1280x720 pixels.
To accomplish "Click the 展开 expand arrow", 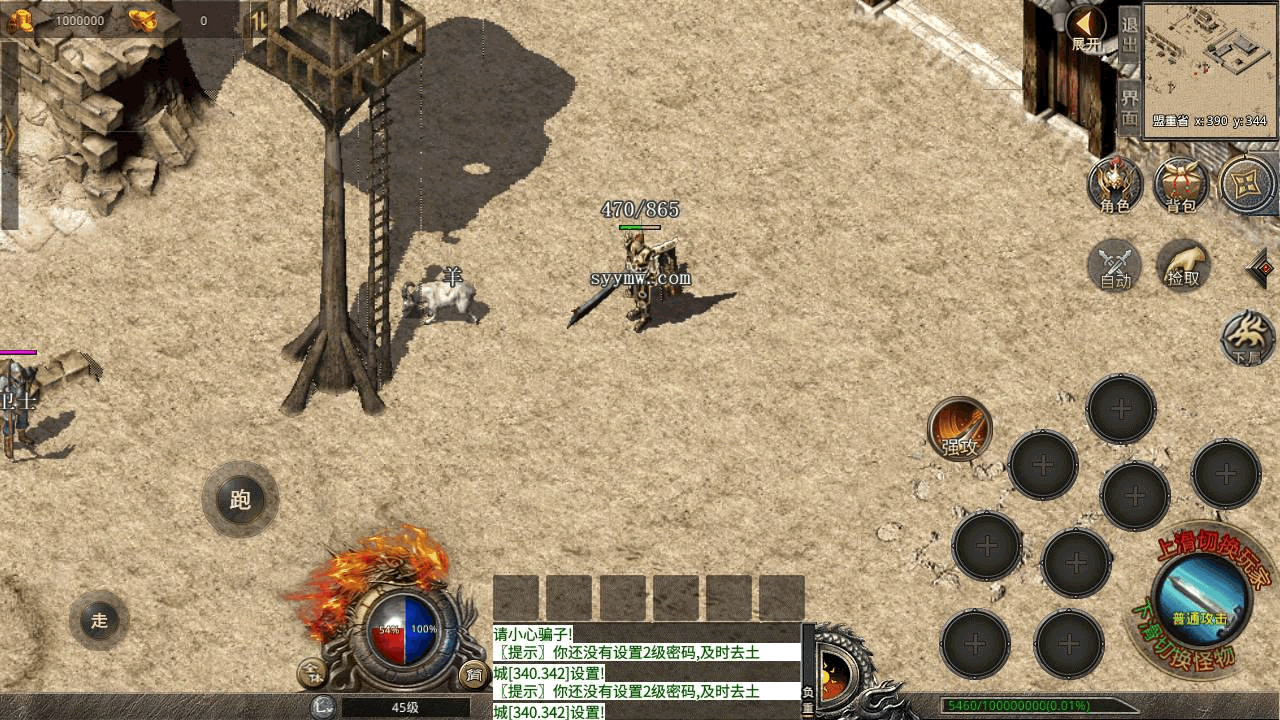I will 1086,27.
